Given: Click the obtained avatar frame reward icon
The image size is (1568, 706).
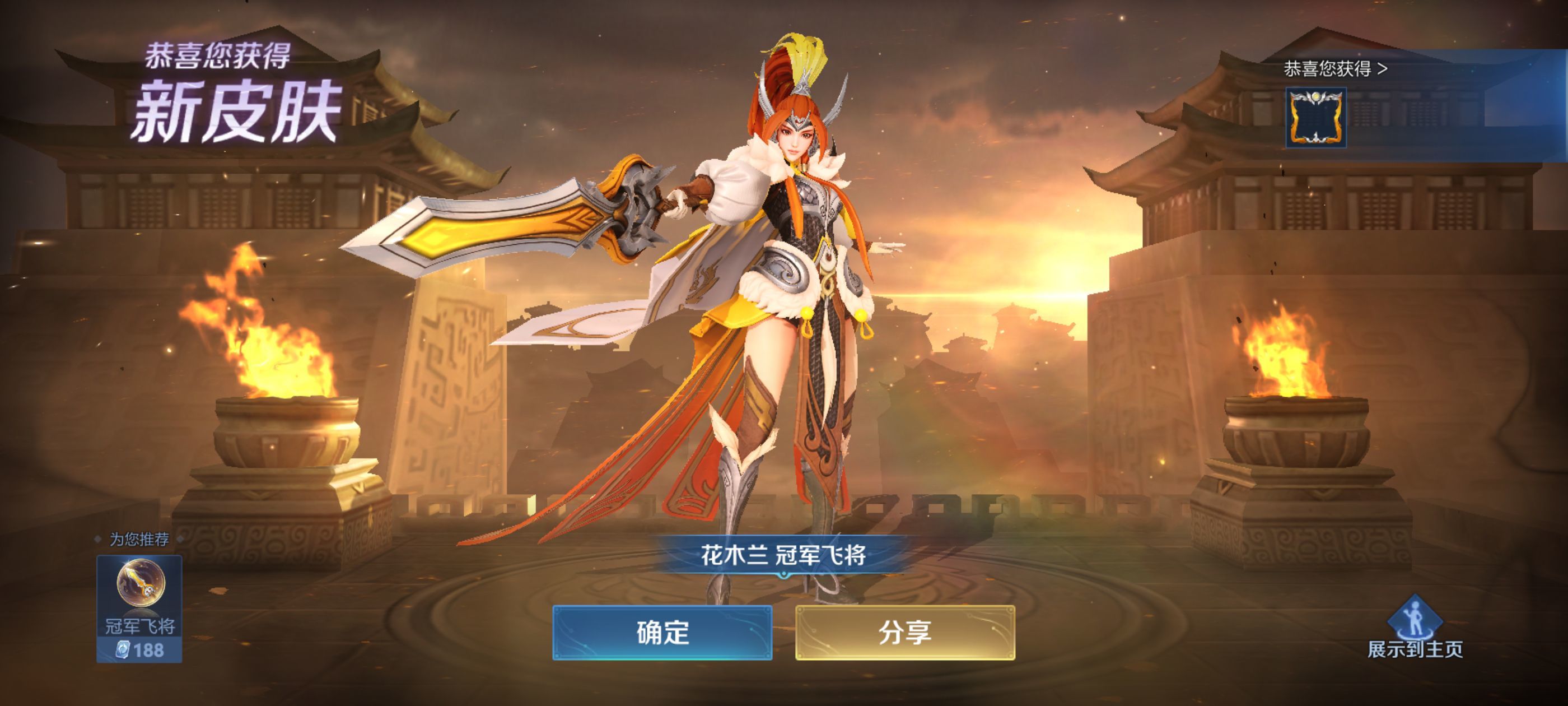Looking at the screenshot, I should [1316, 118].
